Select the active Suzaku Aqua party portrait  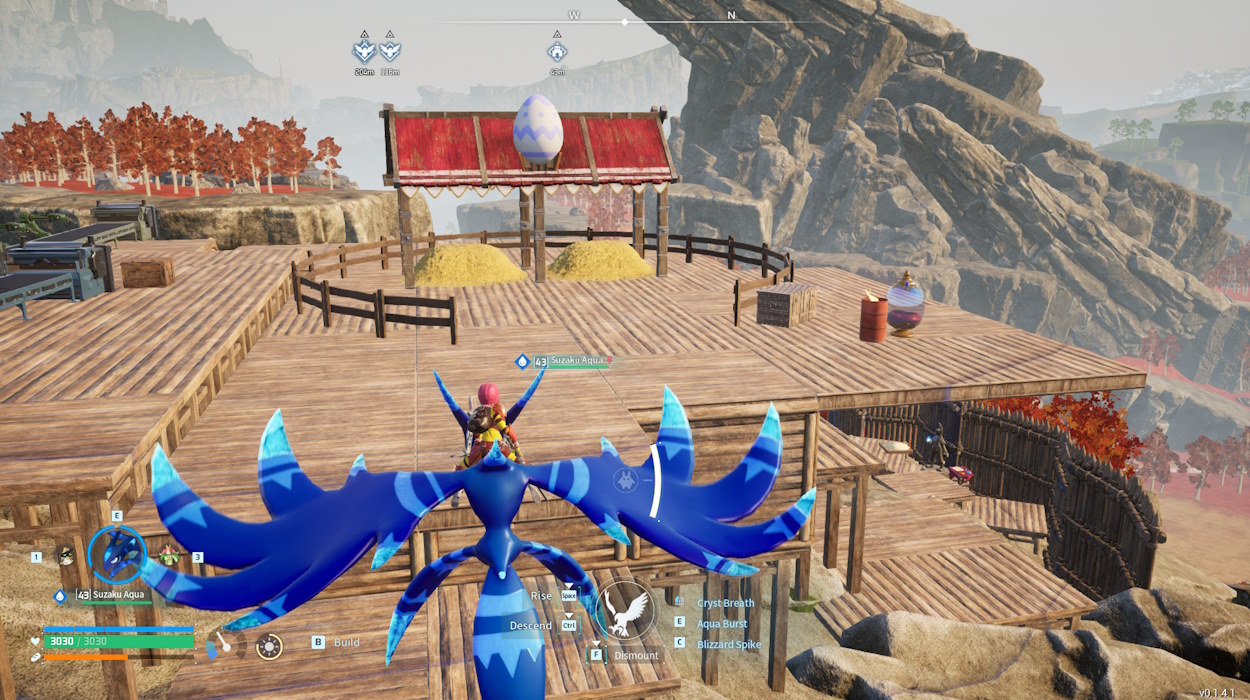(x=117, y=554)
